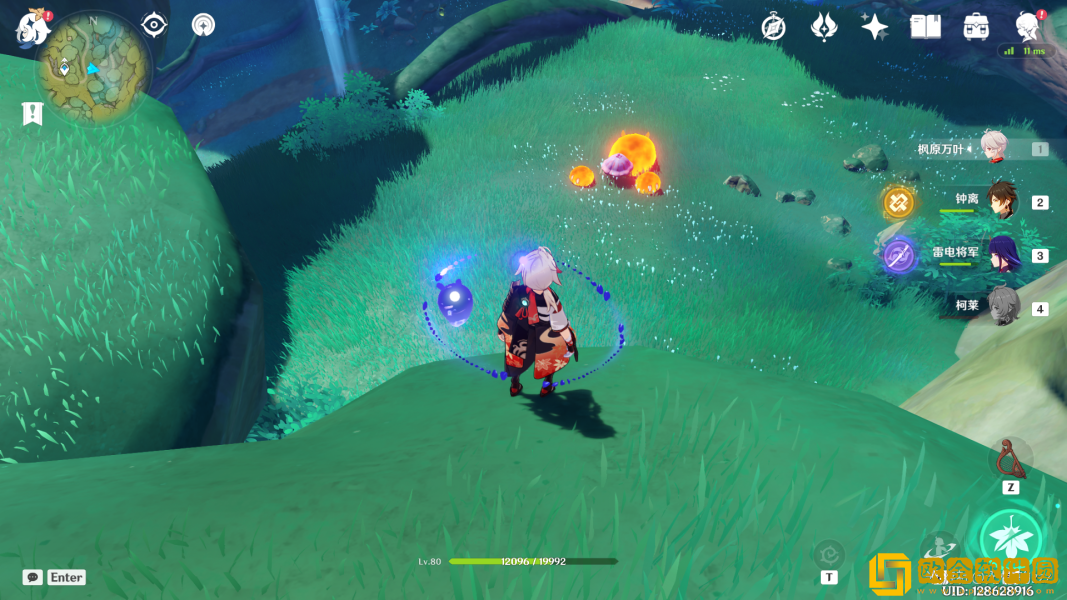1067x600 pixels.
Task: Open the four-point star Wish icon
Action: tap(875, 27)
